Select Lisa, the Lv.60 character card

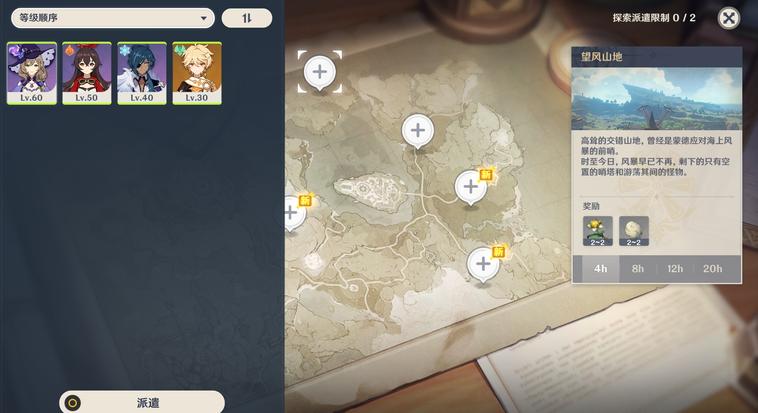[x=32, y=73]
